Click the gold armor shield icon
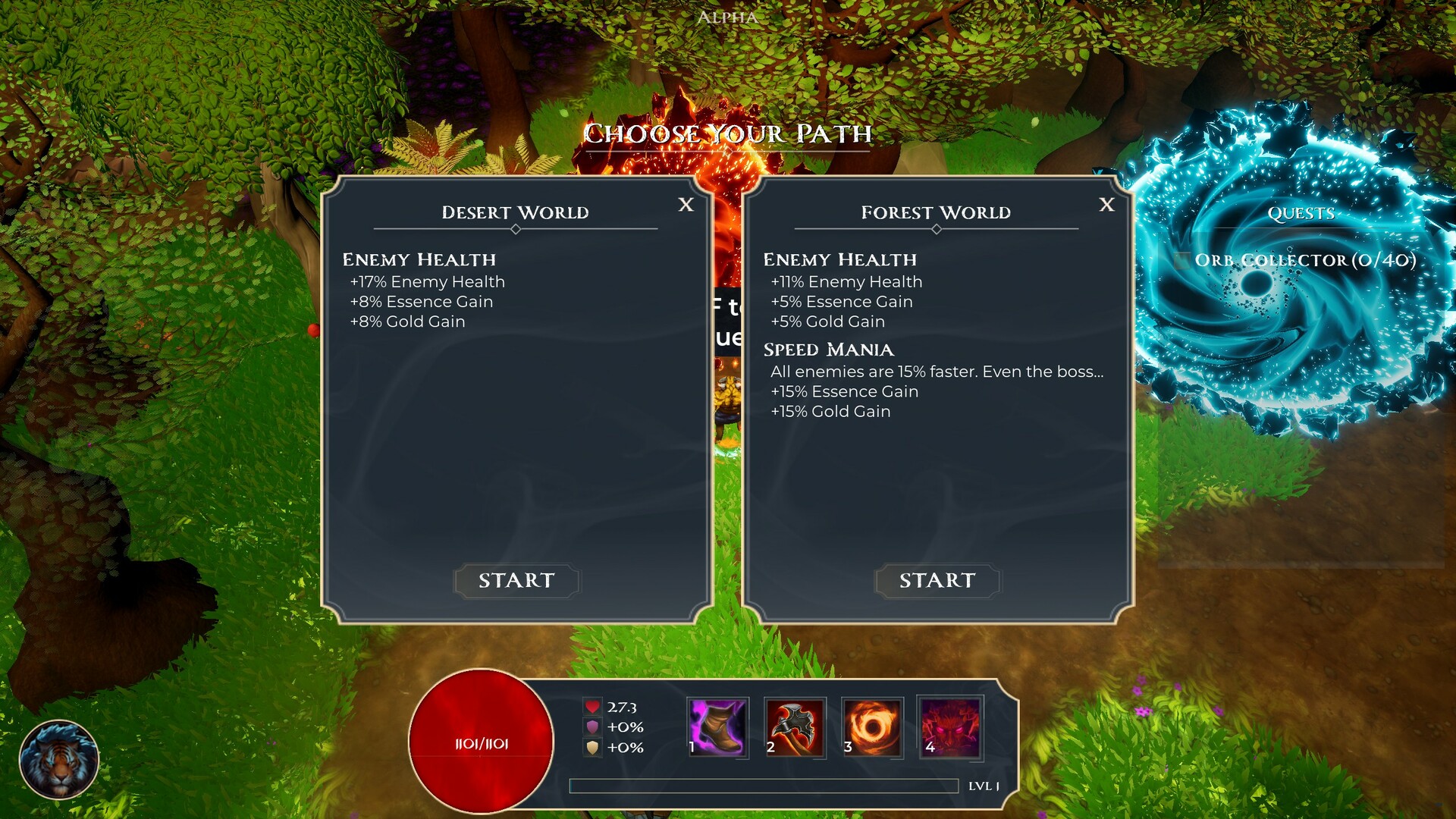Screen dimensions: 1456x819 [x=593, y=748]
